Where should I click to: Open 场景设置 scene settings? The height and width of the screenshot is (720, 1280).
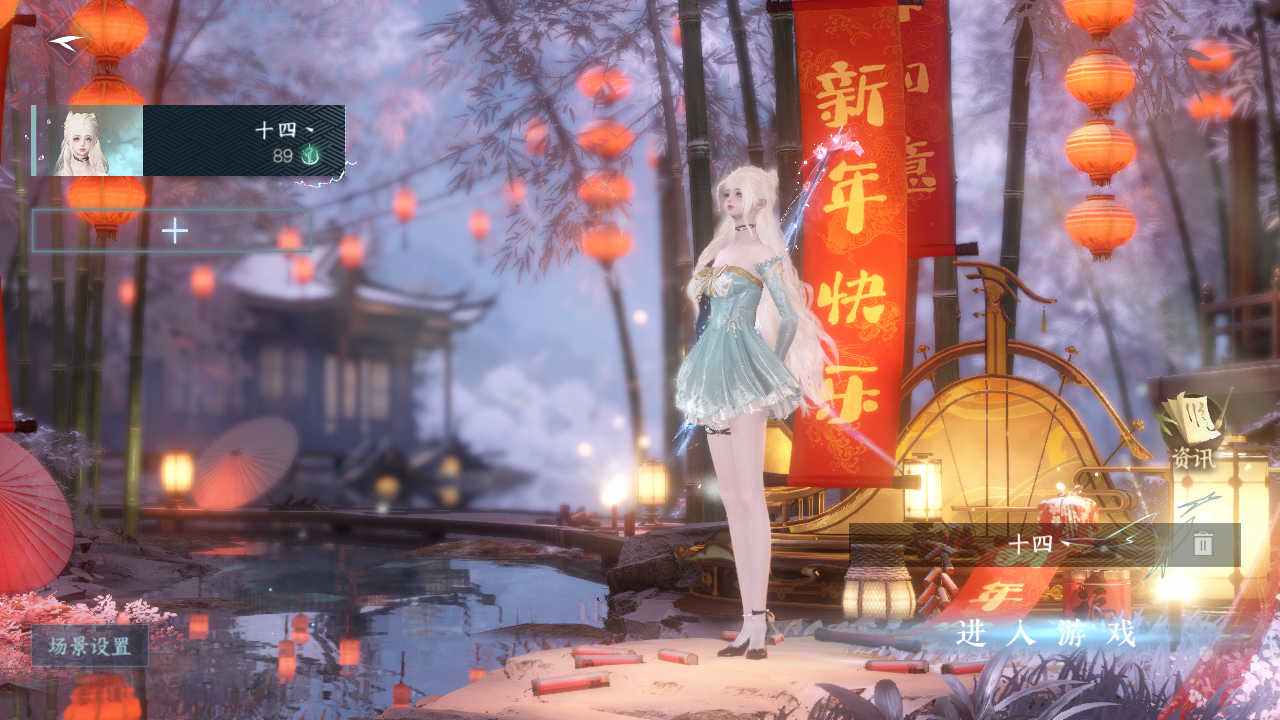pyautogui.click(x=90, y=645)
